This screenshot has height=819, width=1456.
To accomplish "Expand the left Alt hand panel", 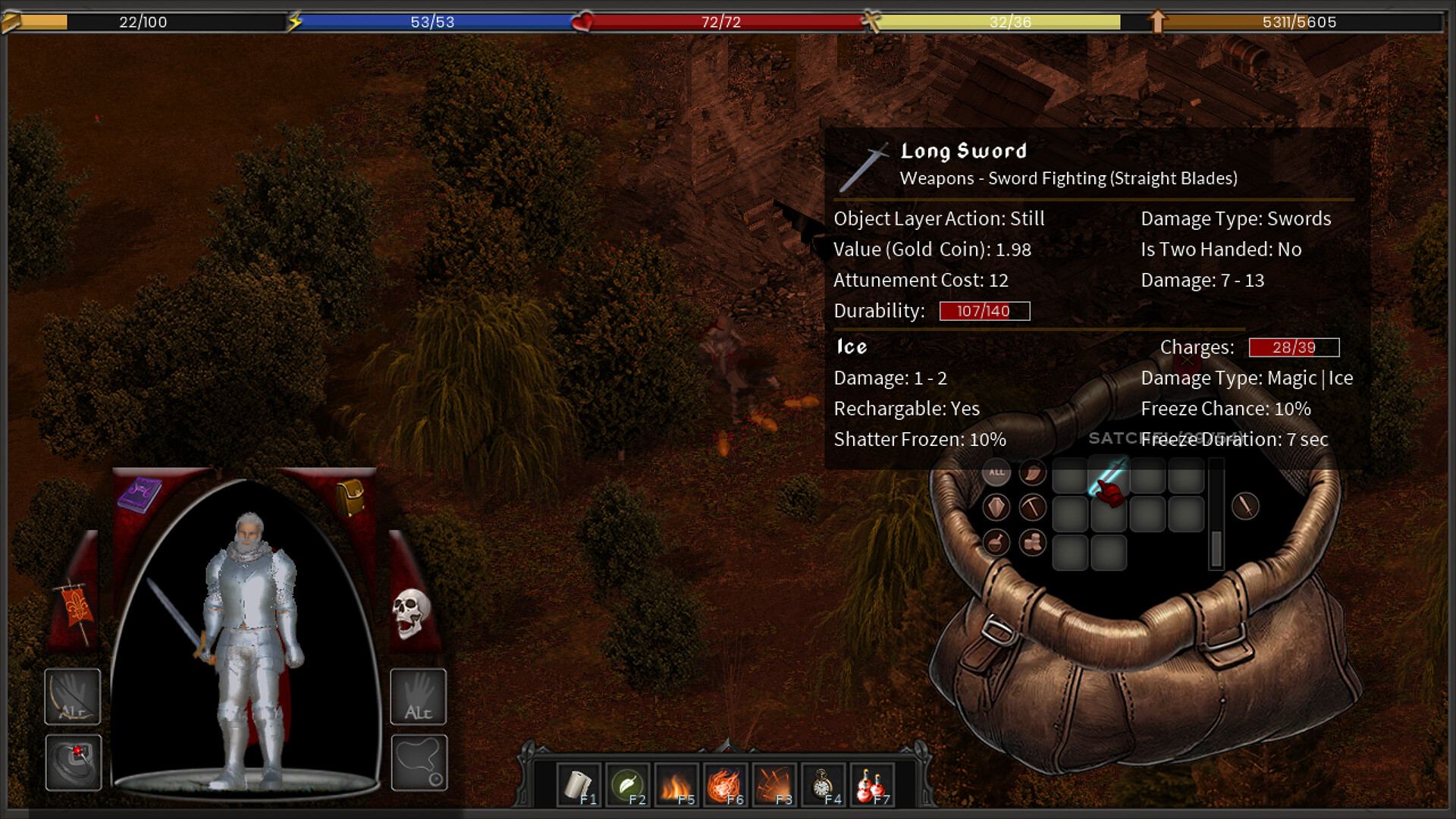I will (72, 698).
